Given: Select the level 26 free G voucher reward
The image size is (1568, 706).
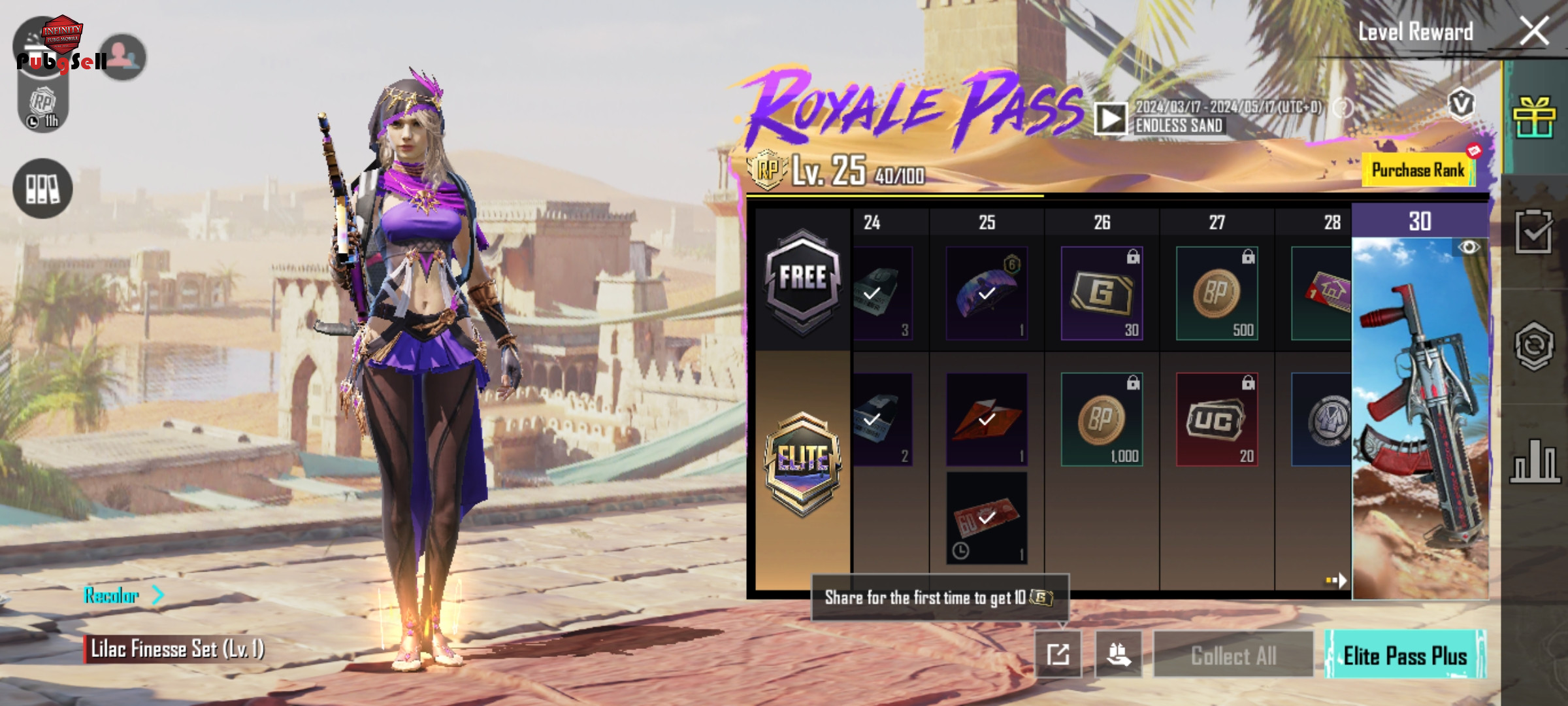Looking at the screenshot, I should 1102,294.
